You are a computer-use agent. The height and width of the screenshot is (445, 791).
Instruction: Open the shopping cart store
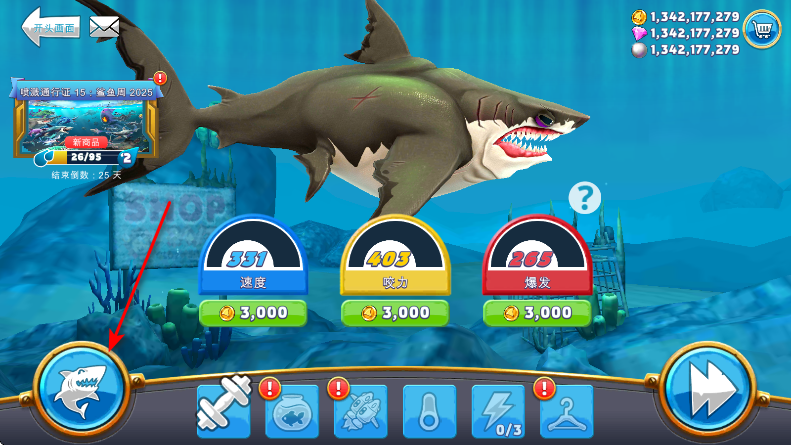click(x=762, y=30)
